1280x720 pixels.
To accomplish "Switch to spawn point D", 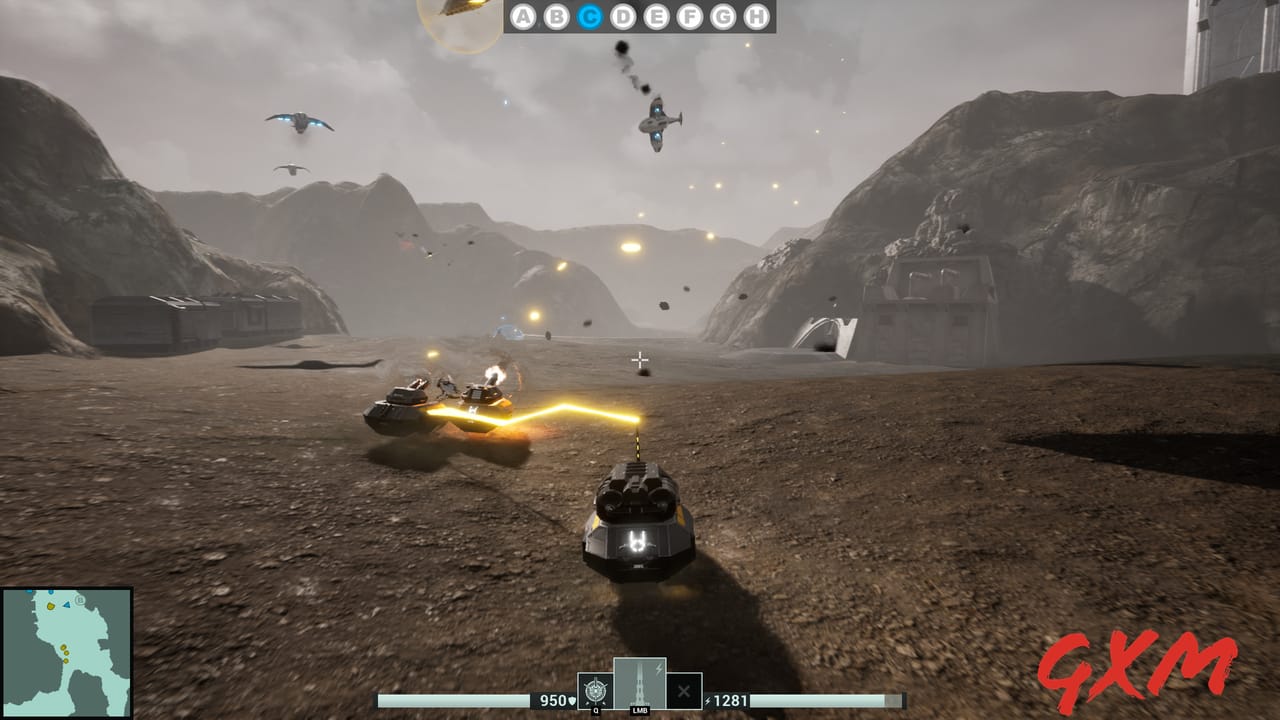I will (x=623, y=17).
